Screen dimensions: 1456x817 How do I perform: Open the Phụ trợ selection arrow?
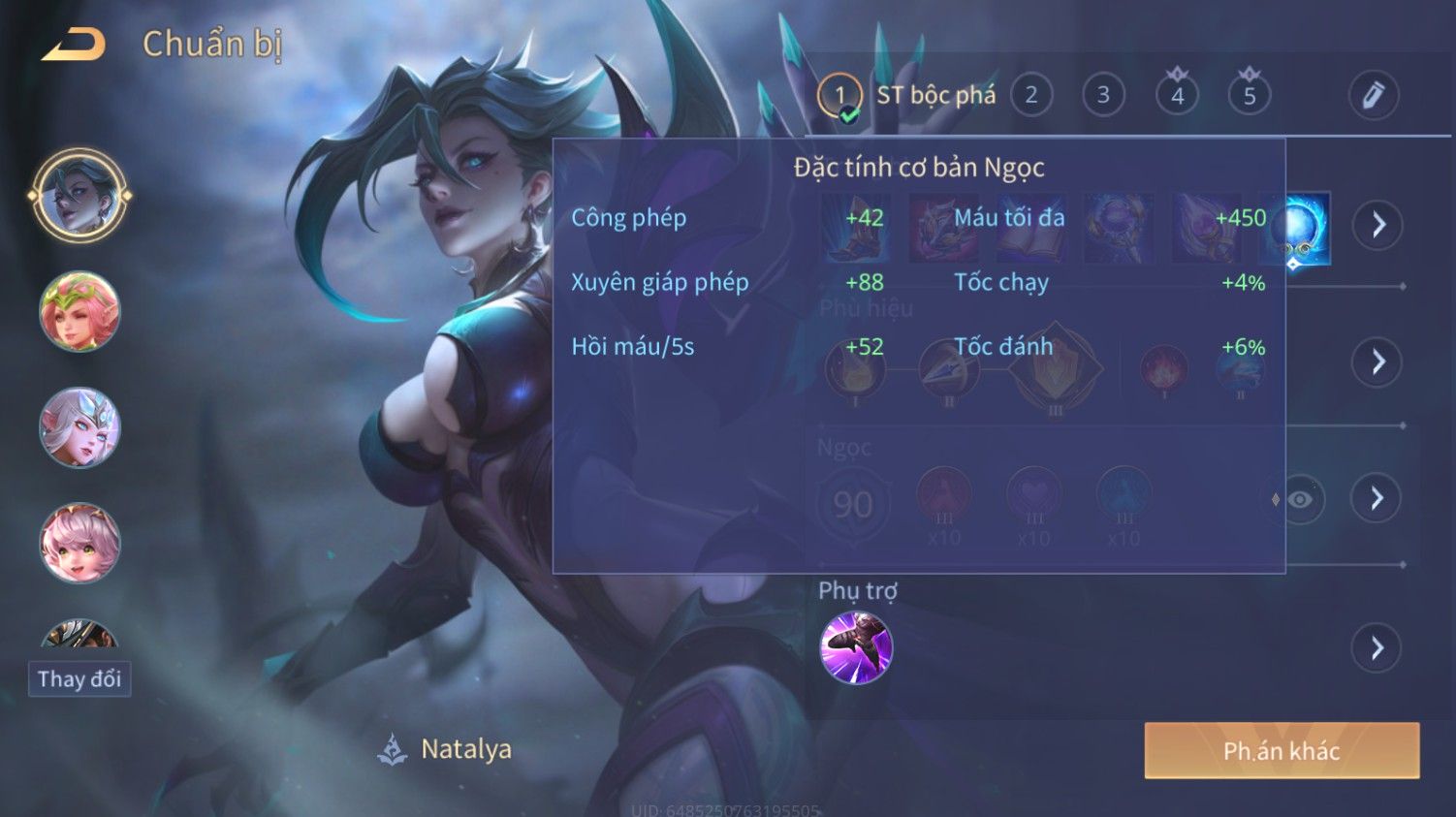pos(1377,647)
